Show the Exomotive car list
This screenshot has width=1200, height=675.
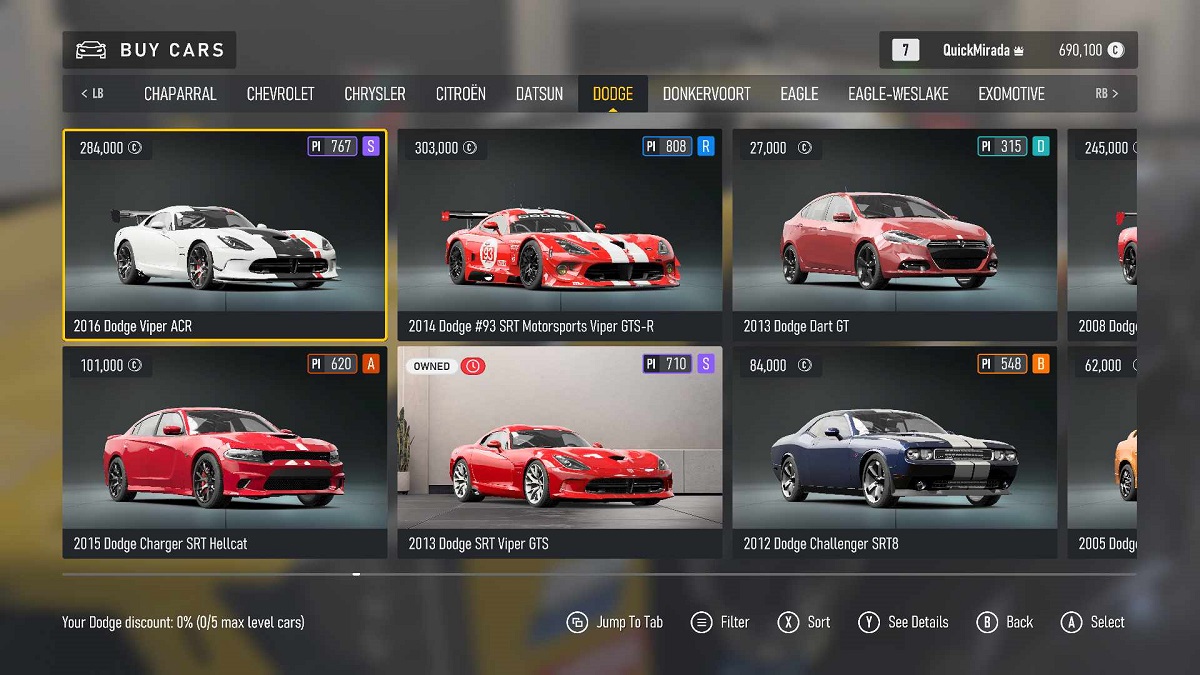[x=1011, y=94]
